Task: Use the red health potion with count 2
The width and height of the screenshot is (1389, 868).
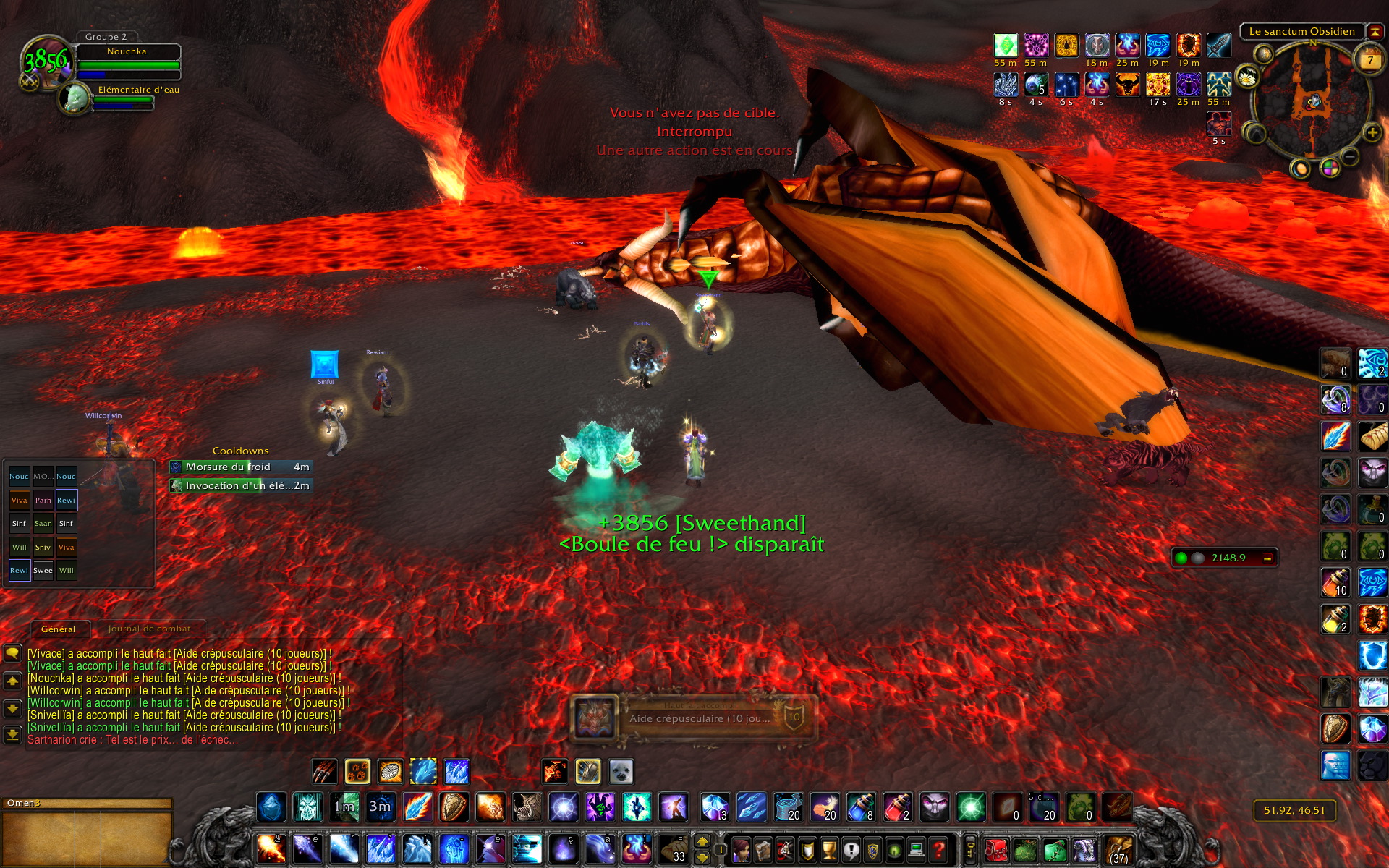Action: click(x=897, y=807)
